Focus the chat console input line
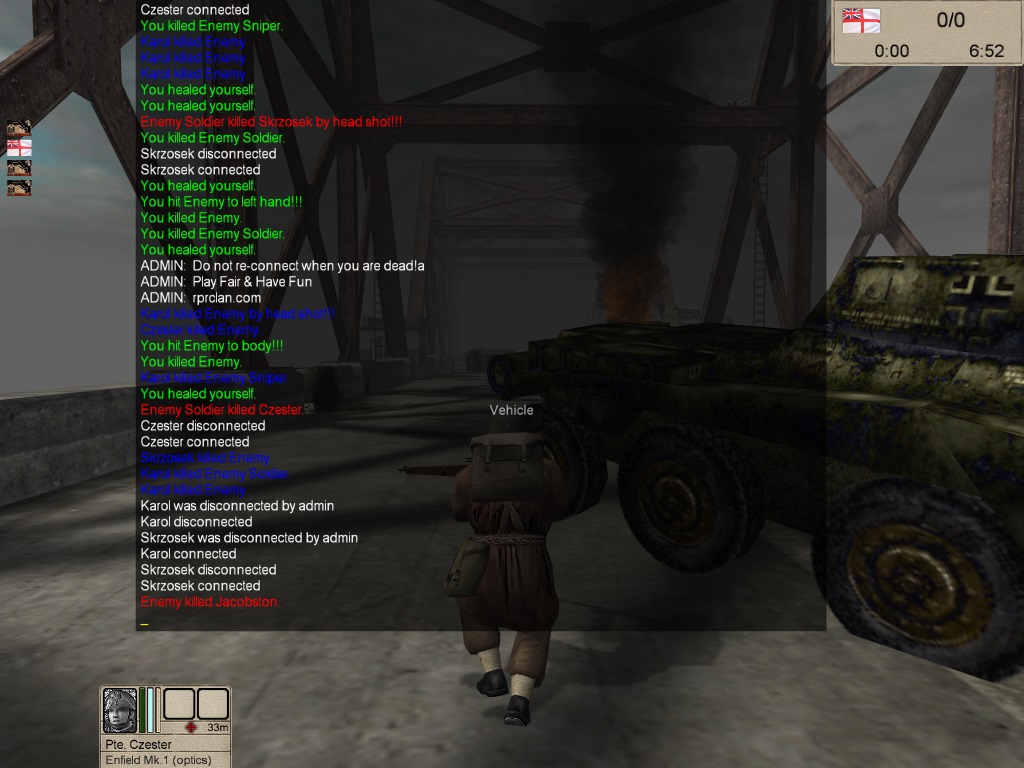Screen dimensions: 1024x768 click(480, 623)
